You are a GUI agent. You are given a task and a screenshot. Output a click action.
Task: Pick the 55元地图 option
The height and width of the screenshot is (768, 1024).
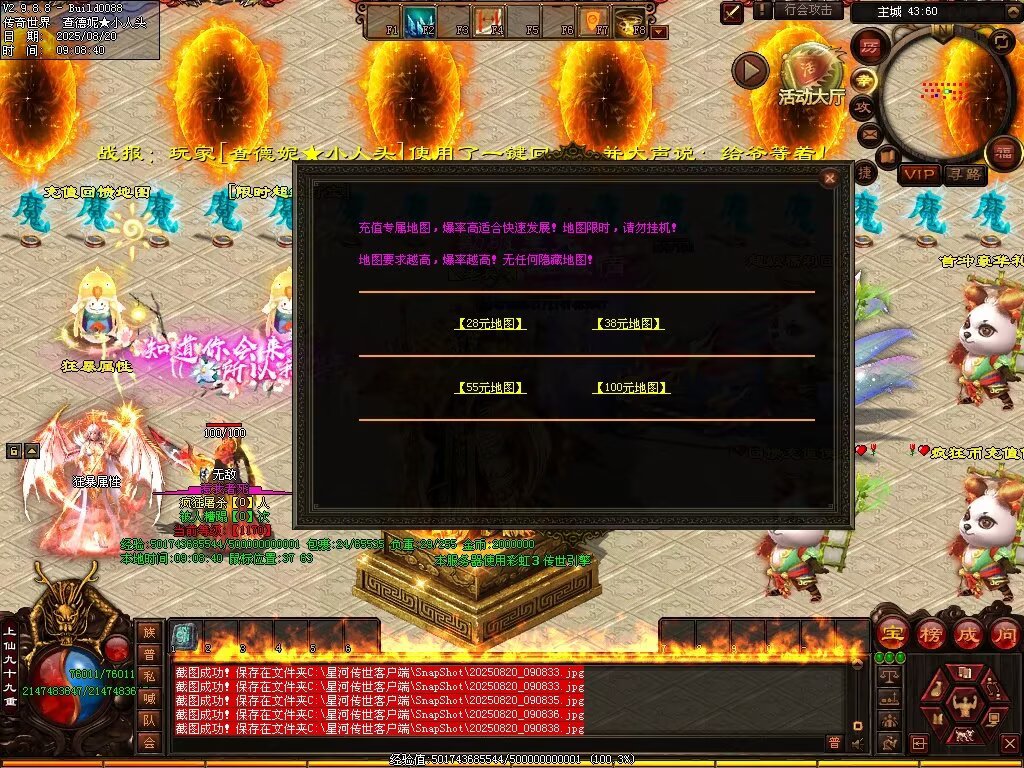click(490, 388)
